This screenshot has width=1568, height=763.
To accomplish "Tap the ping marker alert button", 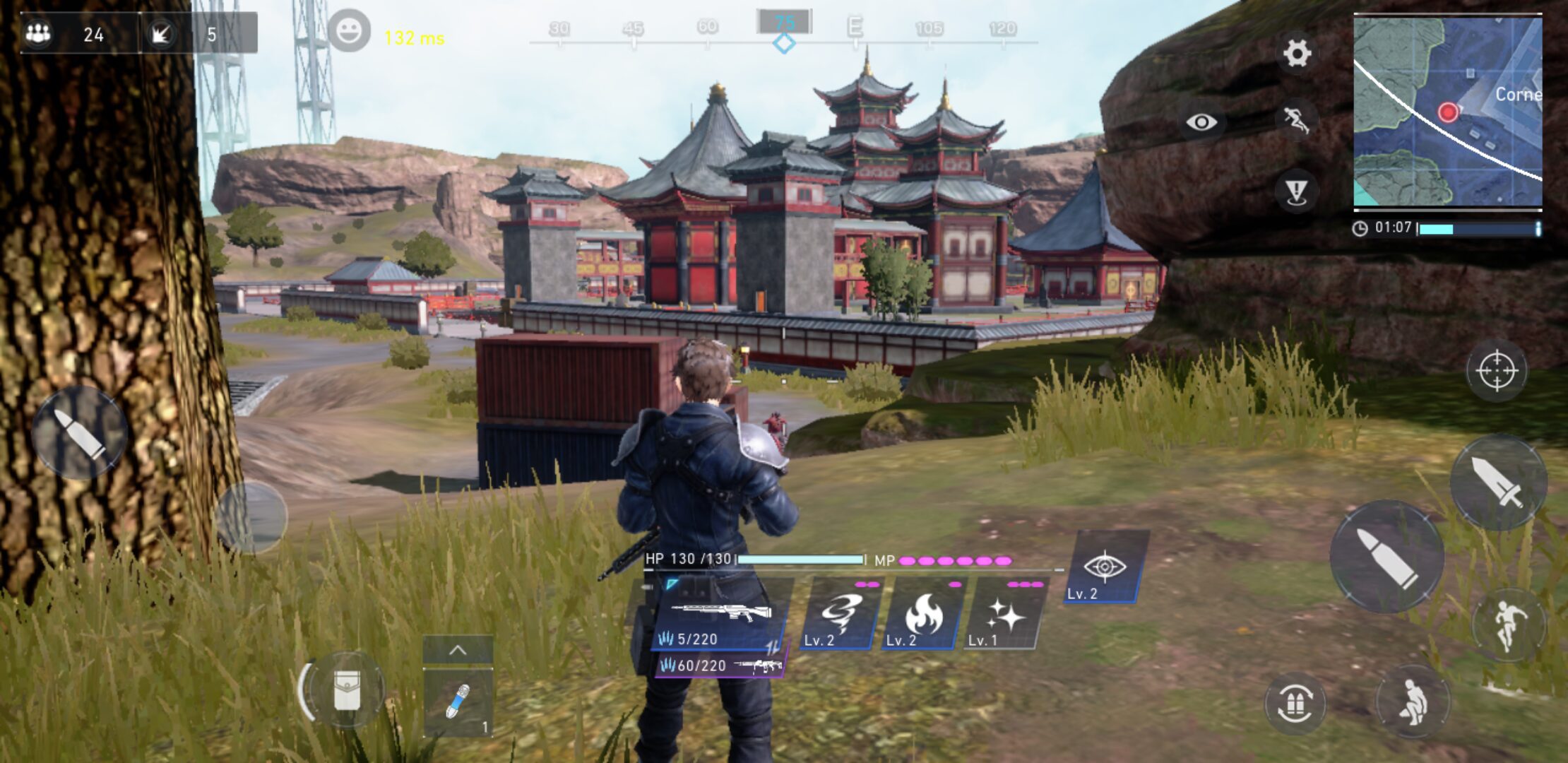I will pyautogui.click(x=1297, y=191).
